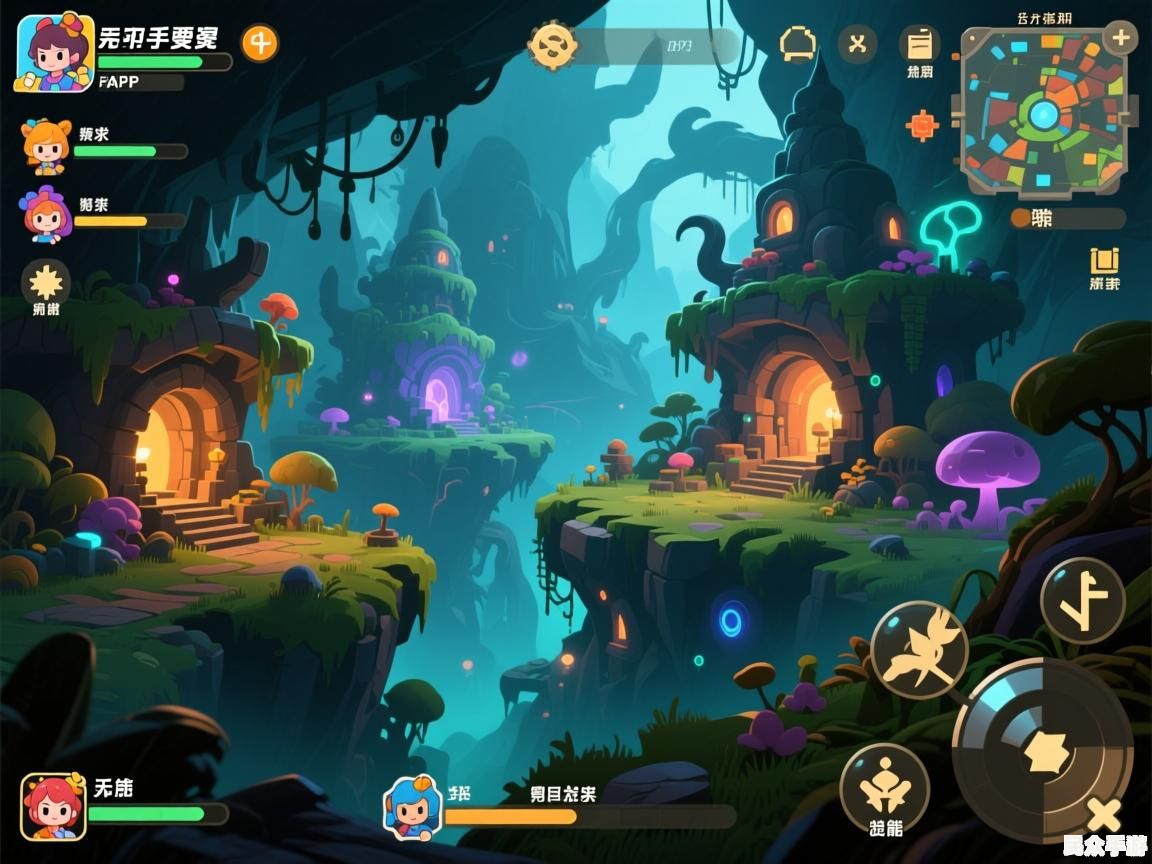The image size is (1152, 864).
Task: Expand minimap with its plus button
Action: coord(1120,39)
